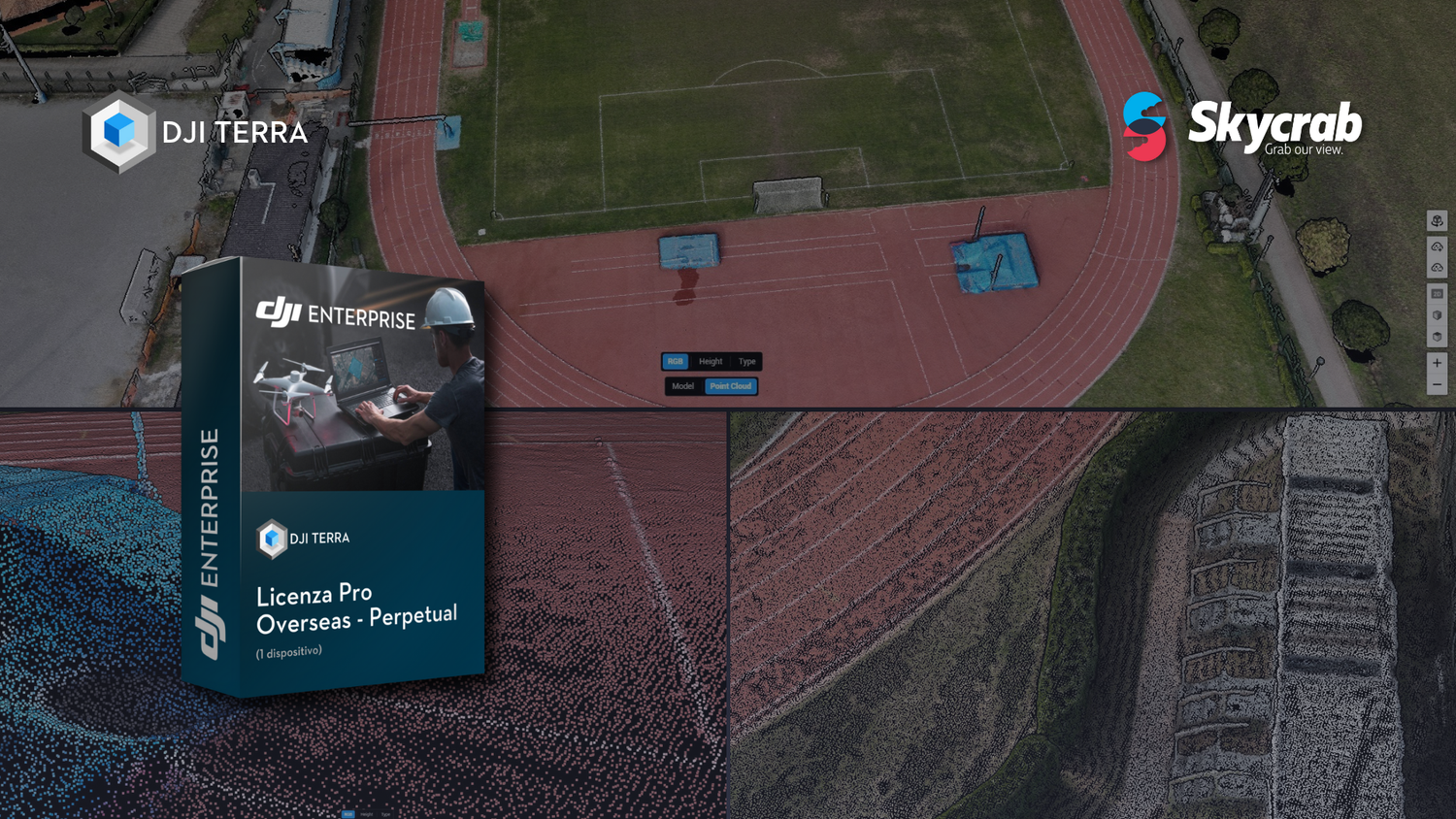Choose the Type display mode
1456x819 pixels.
(x=746, y=361)
